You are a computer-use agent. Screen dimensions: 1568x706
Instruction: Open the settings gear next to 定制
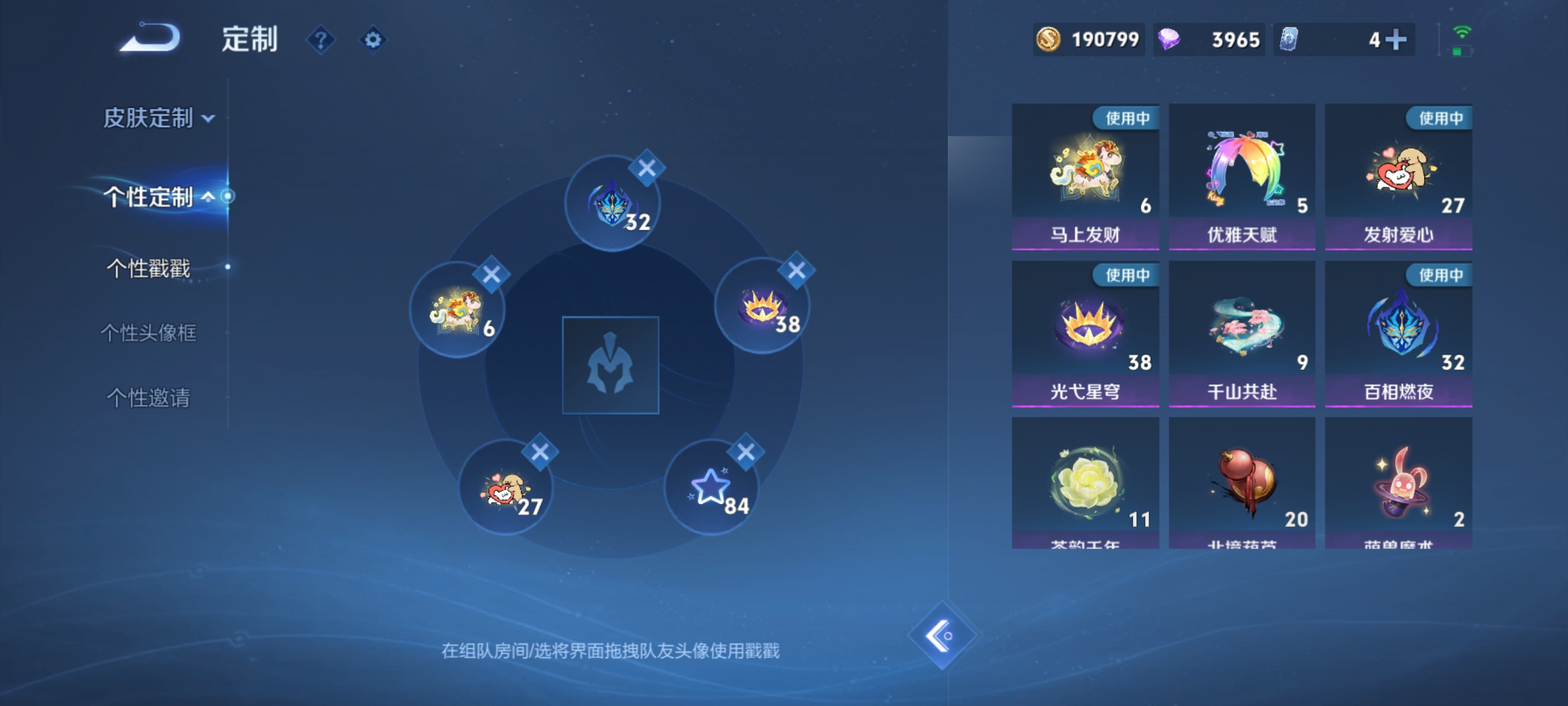pos(373,38)
